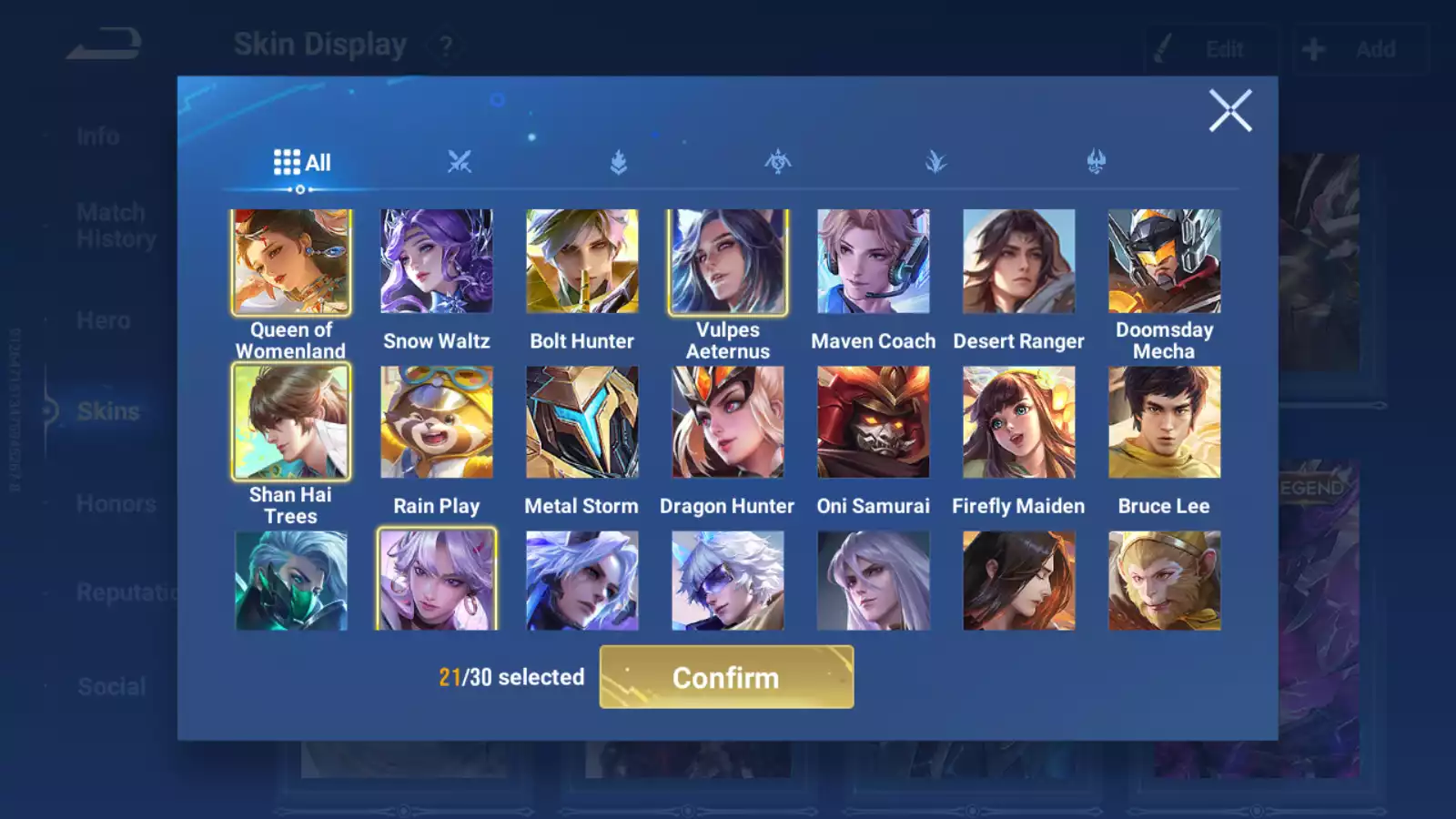Viewport: 1456px width, 819px height.
Task: Select the Monkey King portrait skin
Action: click(1165, 581)
